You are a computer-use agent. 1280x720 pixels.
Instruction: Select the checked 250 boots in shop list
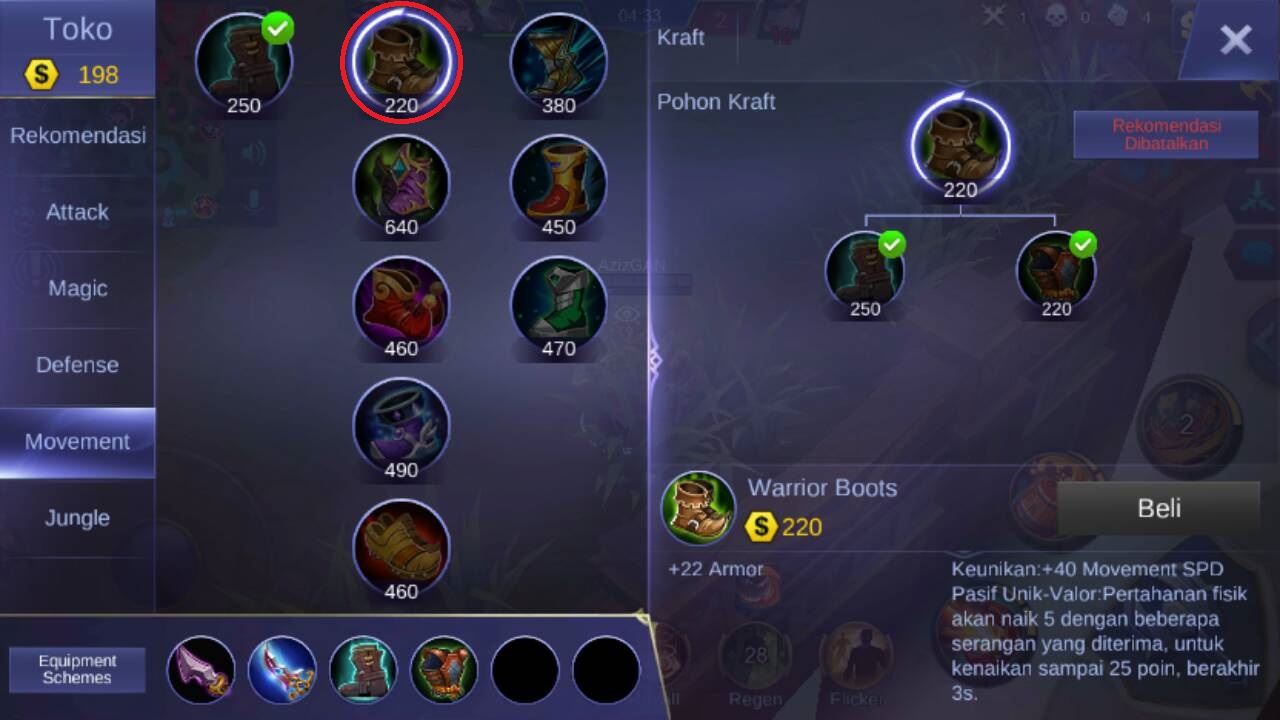(244, 62)
